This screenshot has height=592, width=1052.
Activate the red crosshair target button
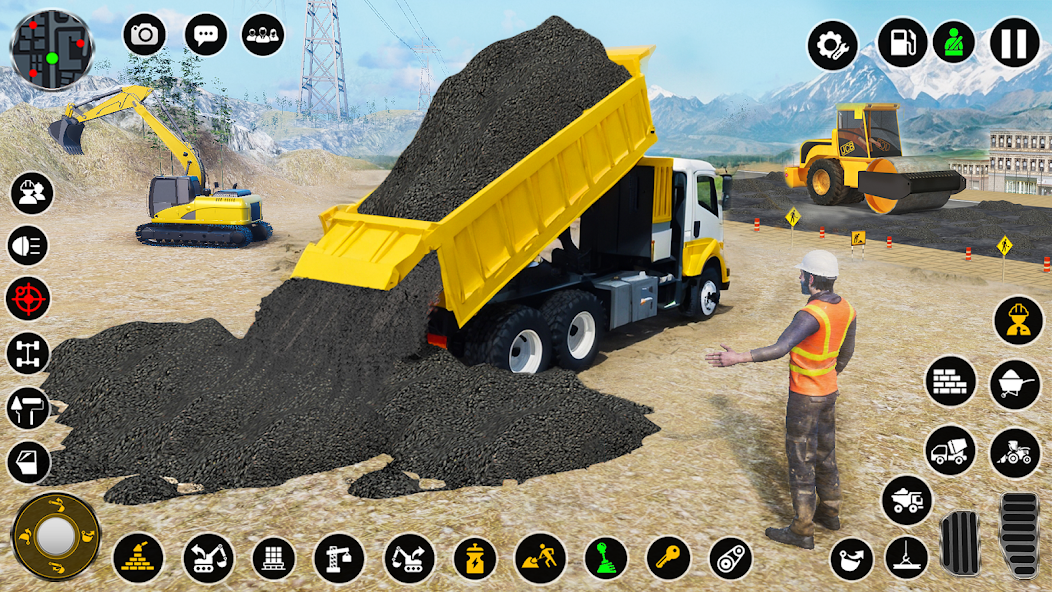(x=28, y=298)
